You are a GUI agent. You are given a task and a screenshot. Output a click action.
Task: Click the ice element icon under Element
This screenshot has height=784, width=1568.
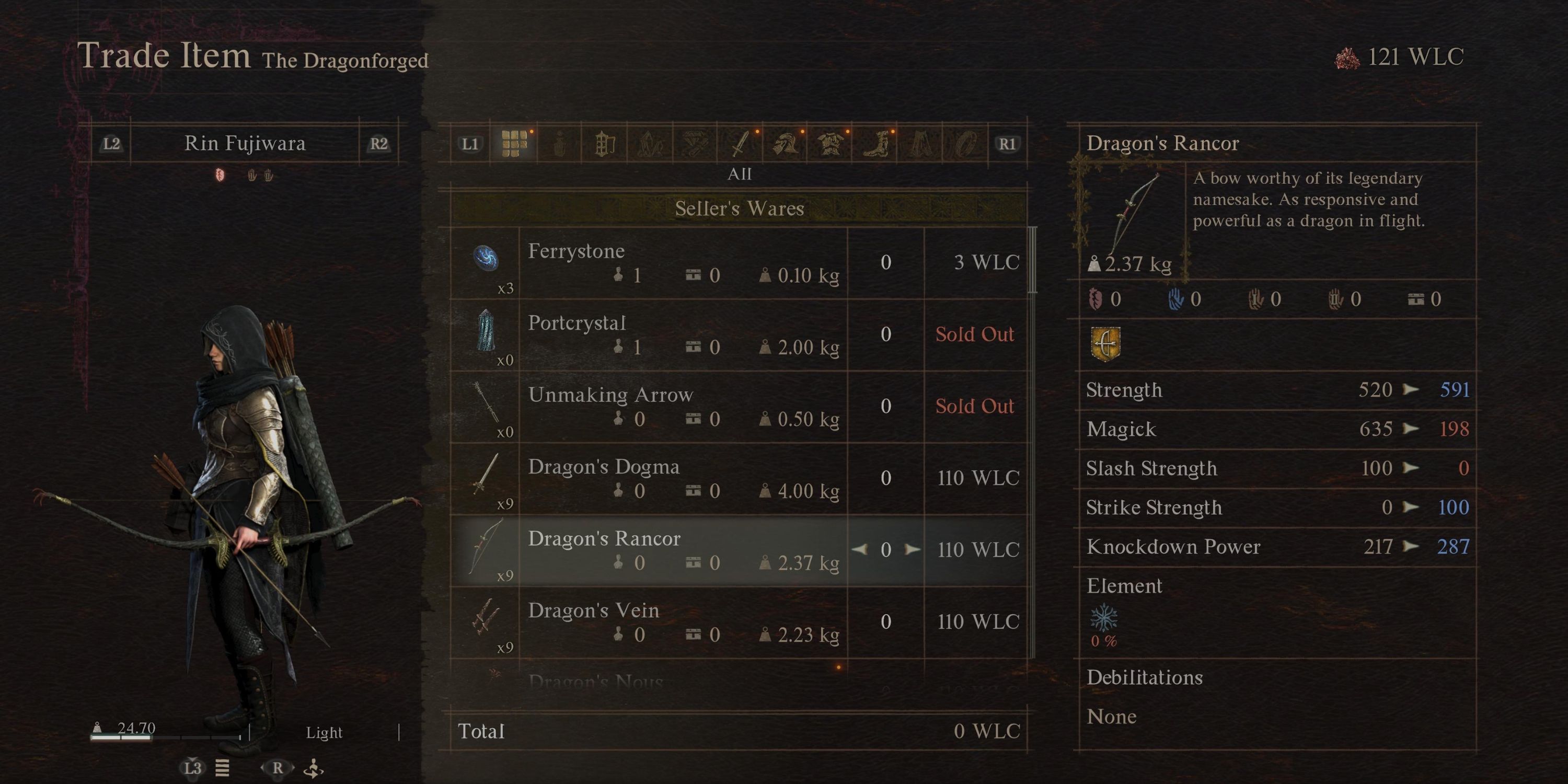pos(1105,618)
